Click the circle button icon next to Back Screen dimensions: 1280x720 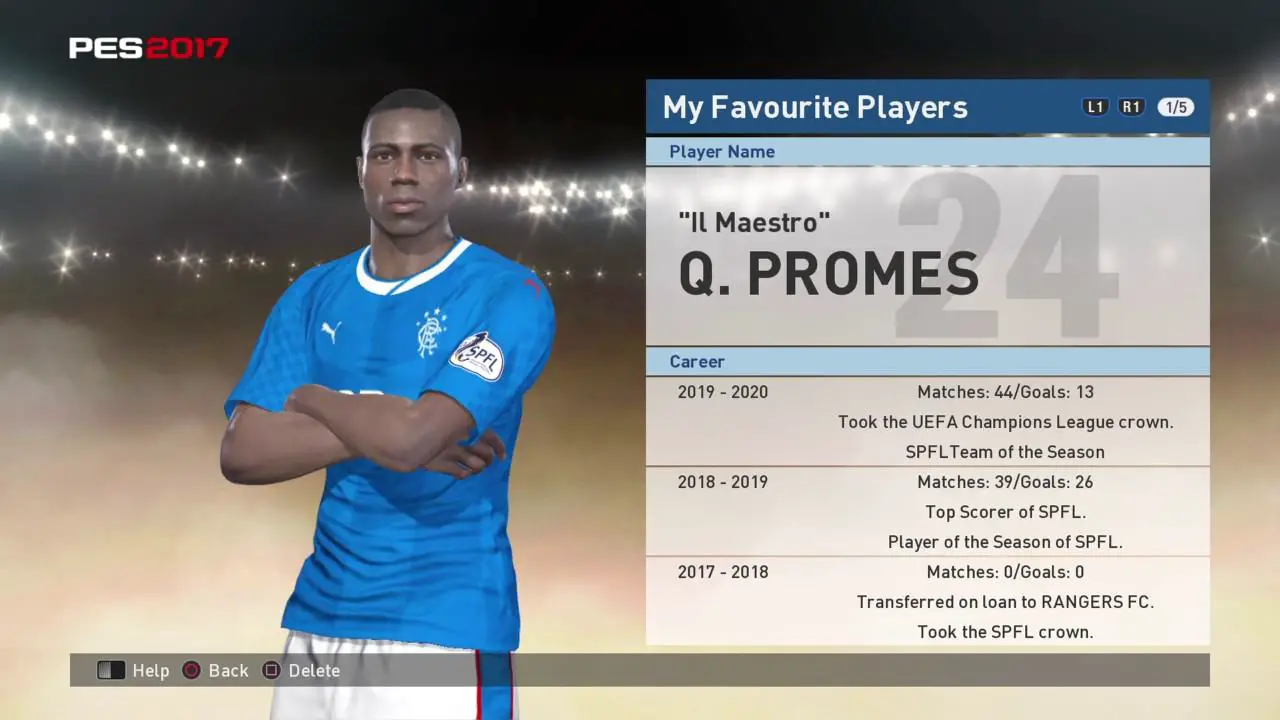[191, 671]
